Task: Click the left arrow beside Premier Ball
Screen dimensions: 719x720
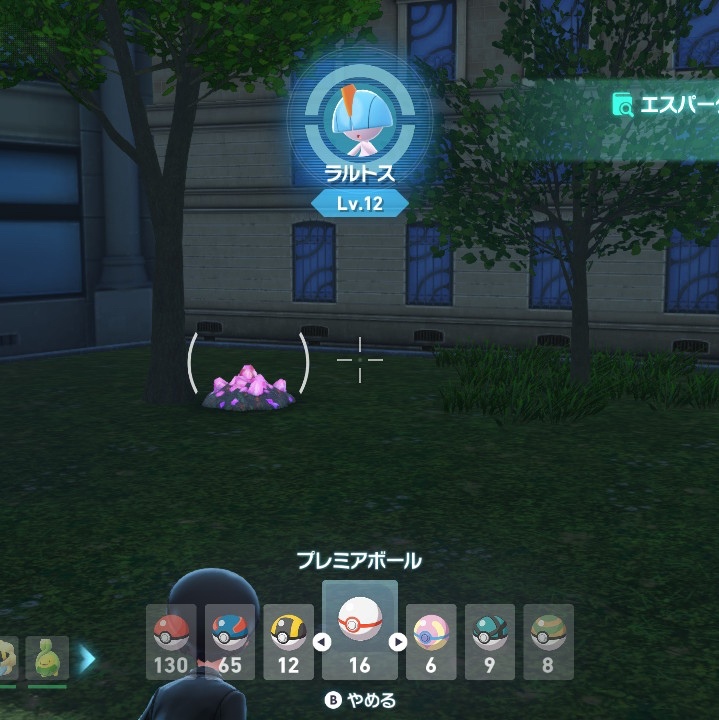Action: click(x=322, y=642)
